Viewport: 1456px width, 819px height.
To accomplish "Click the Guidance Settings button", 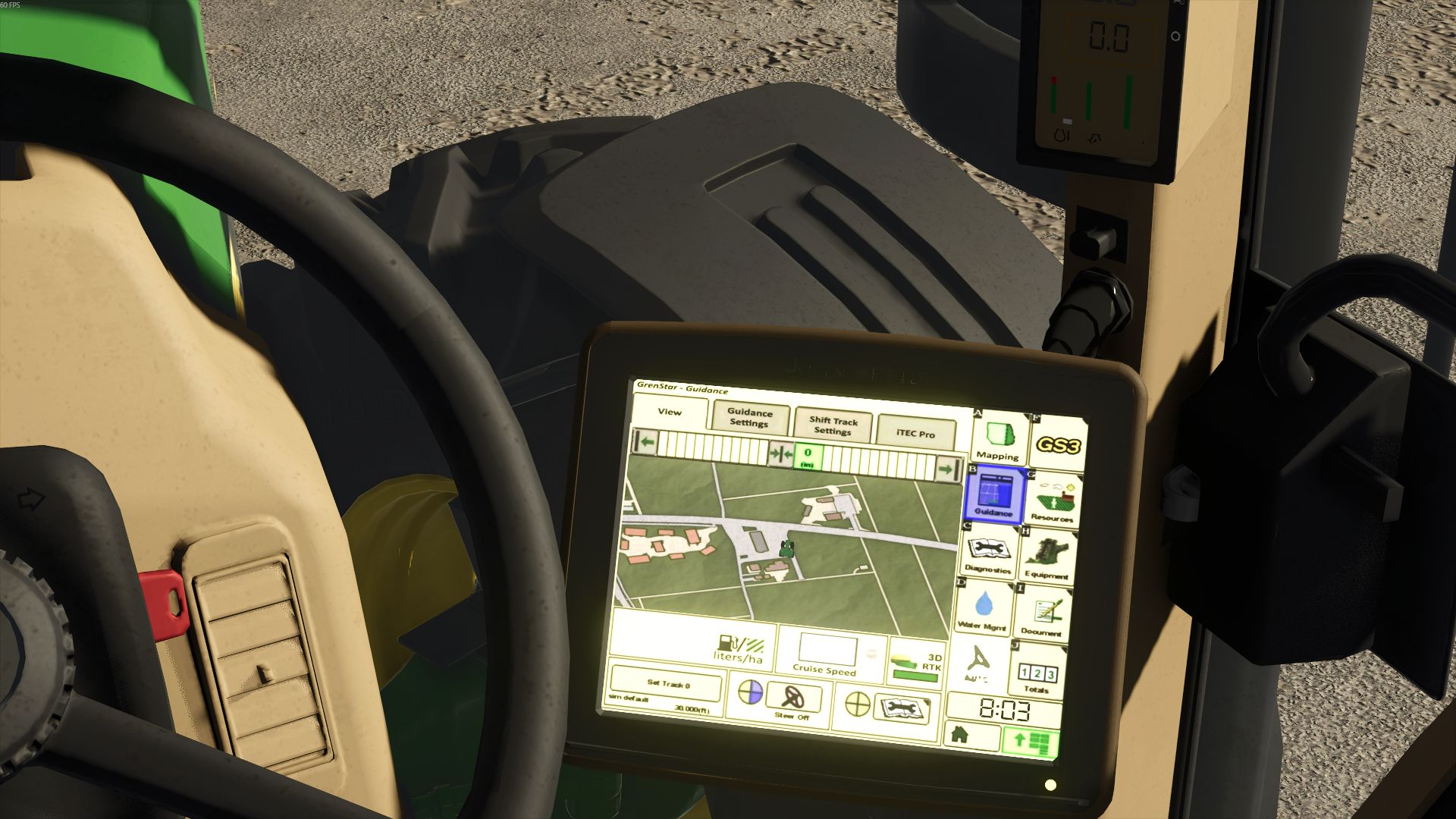I will pos(750,419).
